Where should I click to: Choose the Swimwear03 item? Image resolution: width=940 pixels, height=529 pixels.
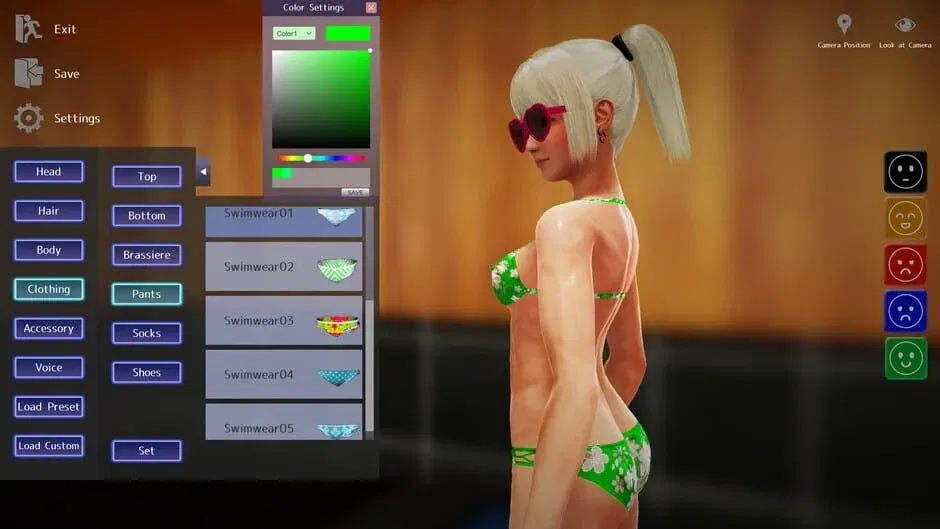pos(284,321)
